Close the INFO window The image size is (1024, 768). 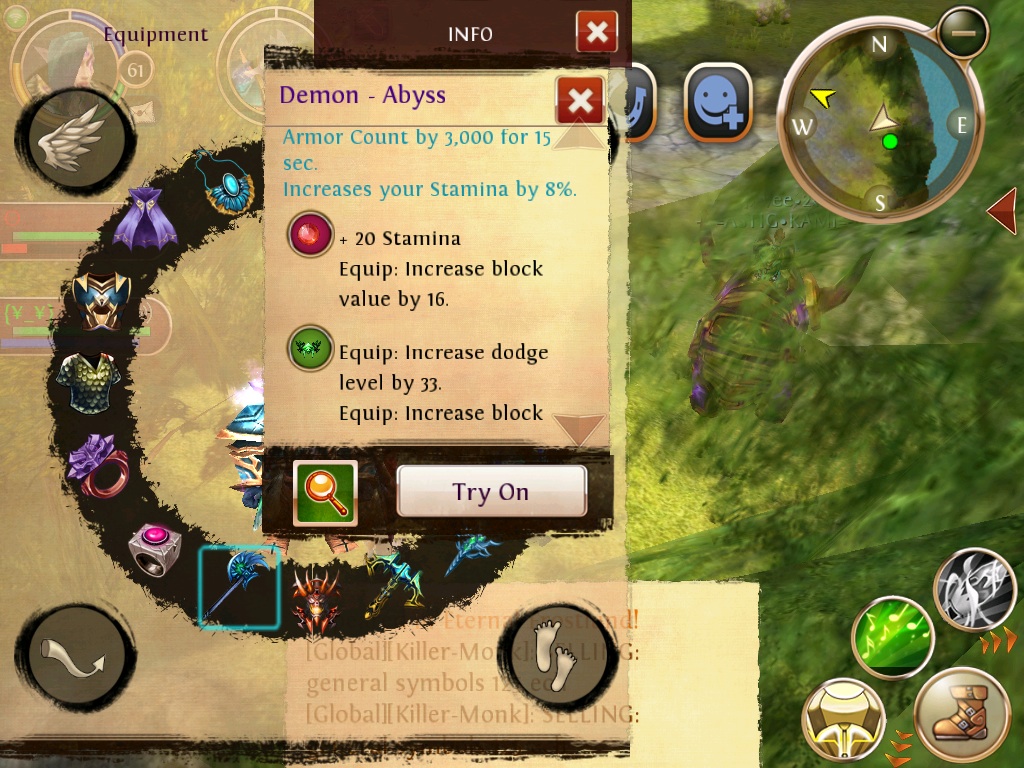(596, 33)
